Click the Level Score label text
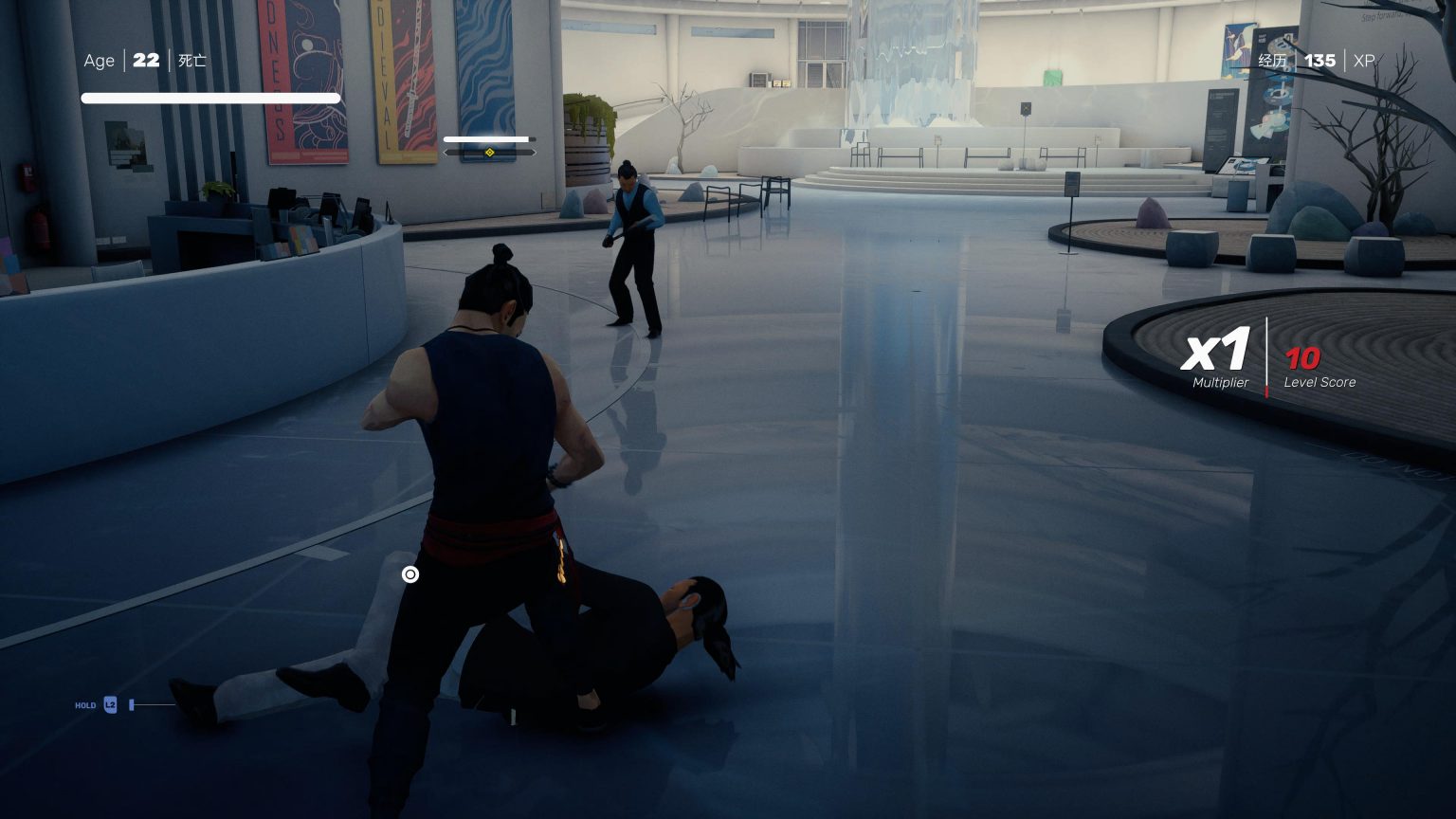This screenshot has width=1456, height=819. point(1319,383)
